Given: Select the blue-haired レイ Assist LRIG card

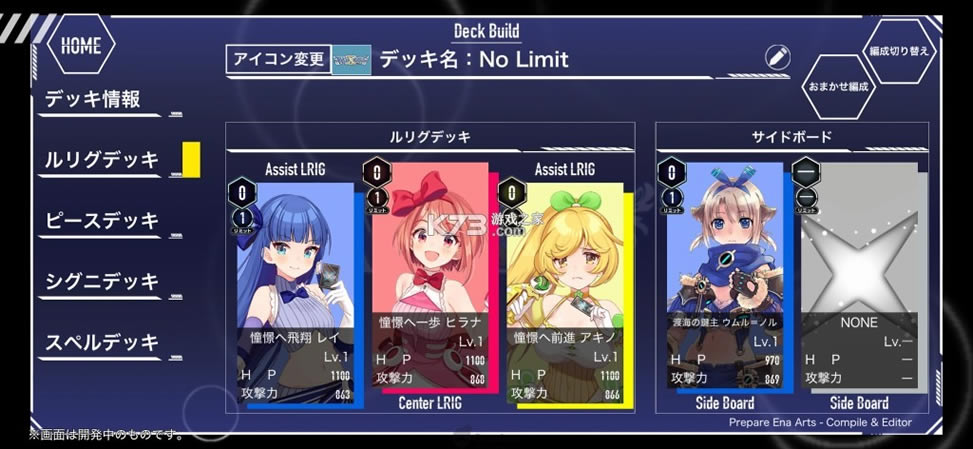Looking at the screenshot, I should tap(295, 290).
